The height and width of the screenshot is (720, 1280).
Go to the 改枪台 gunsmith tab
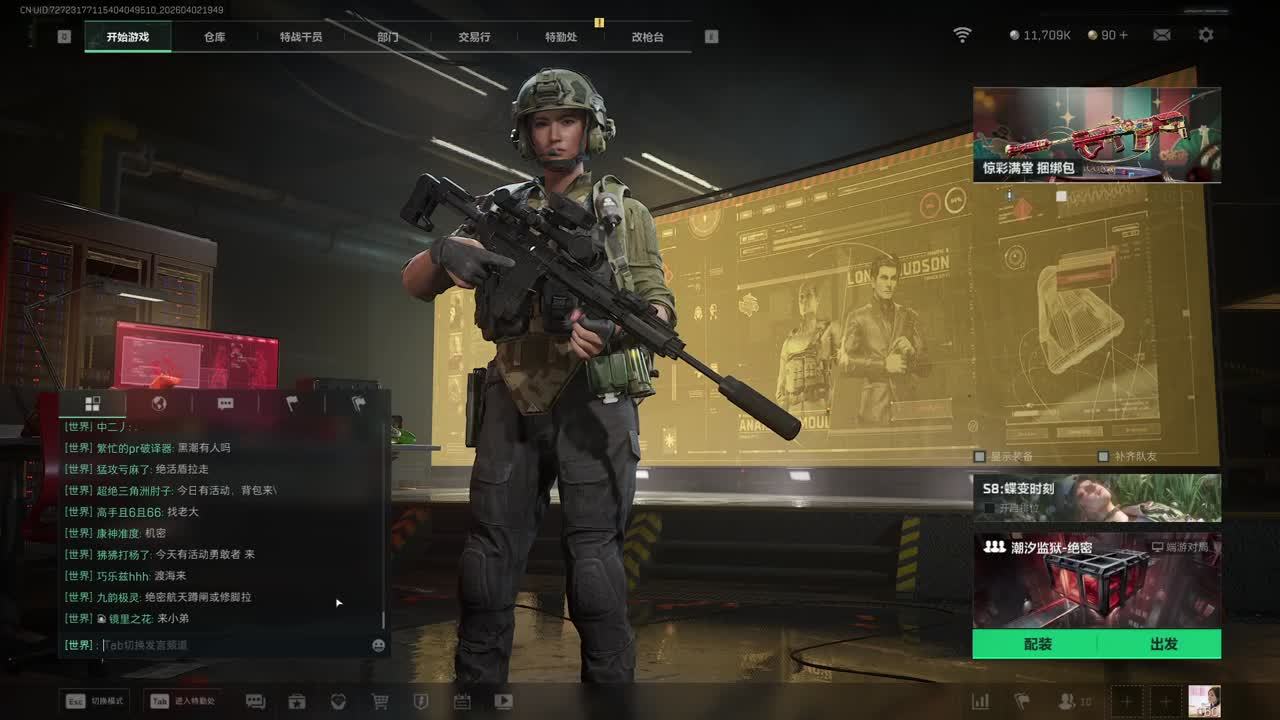pos(647,37)
